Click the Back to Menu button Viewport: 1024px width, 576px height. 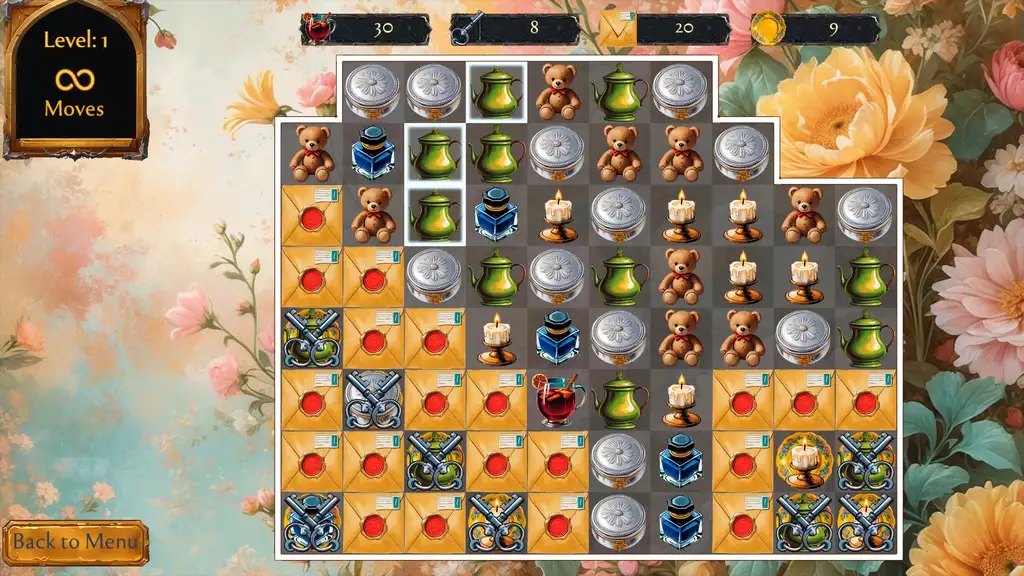(x=75, y=542)
